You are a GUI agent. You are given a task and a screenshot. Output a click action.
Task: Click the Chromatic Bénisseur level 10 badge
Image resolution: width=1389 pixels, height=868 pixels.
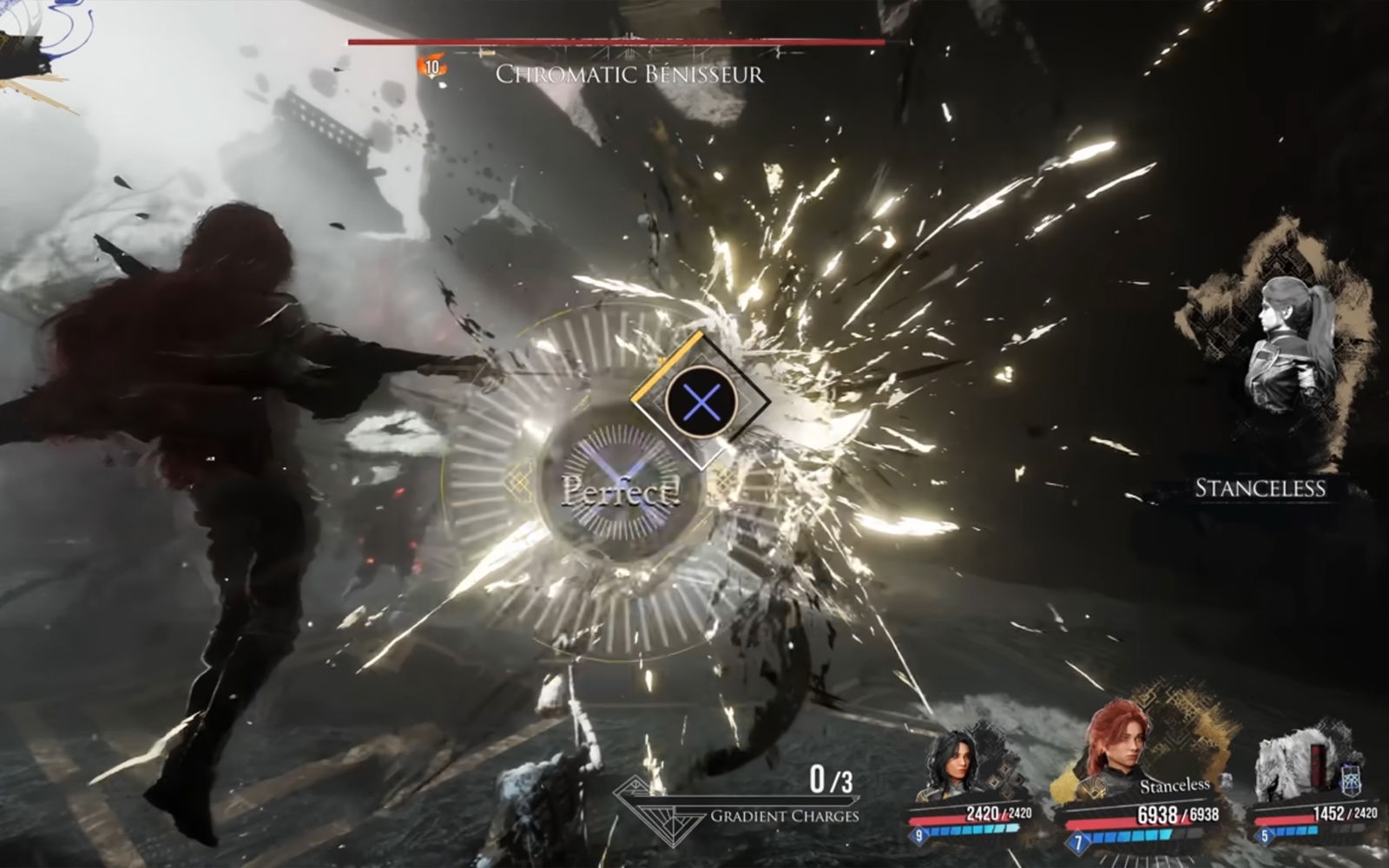tap(431, 67)
